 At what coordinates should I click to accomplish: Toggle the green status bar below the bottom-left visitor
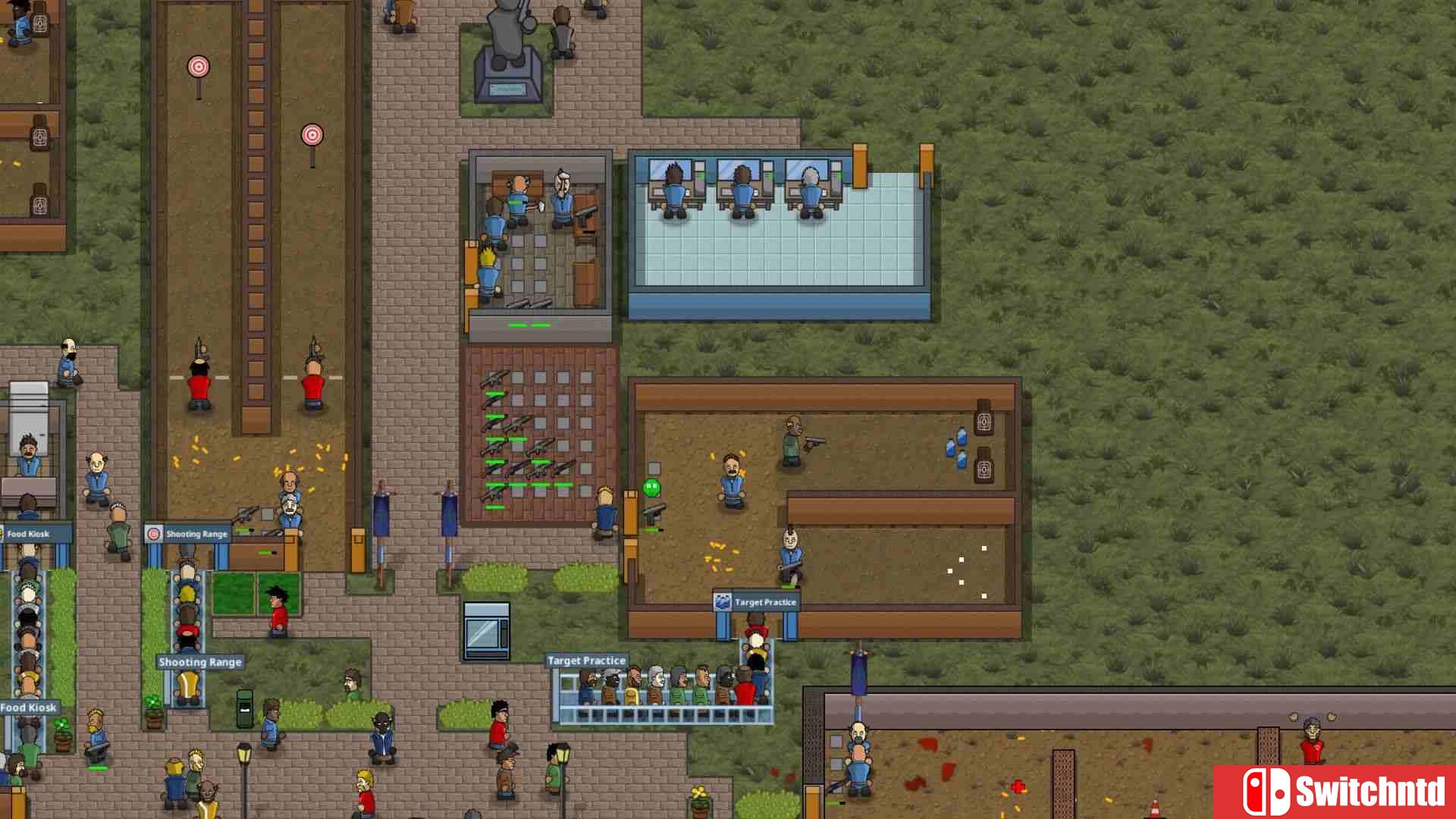coord(96,769)
